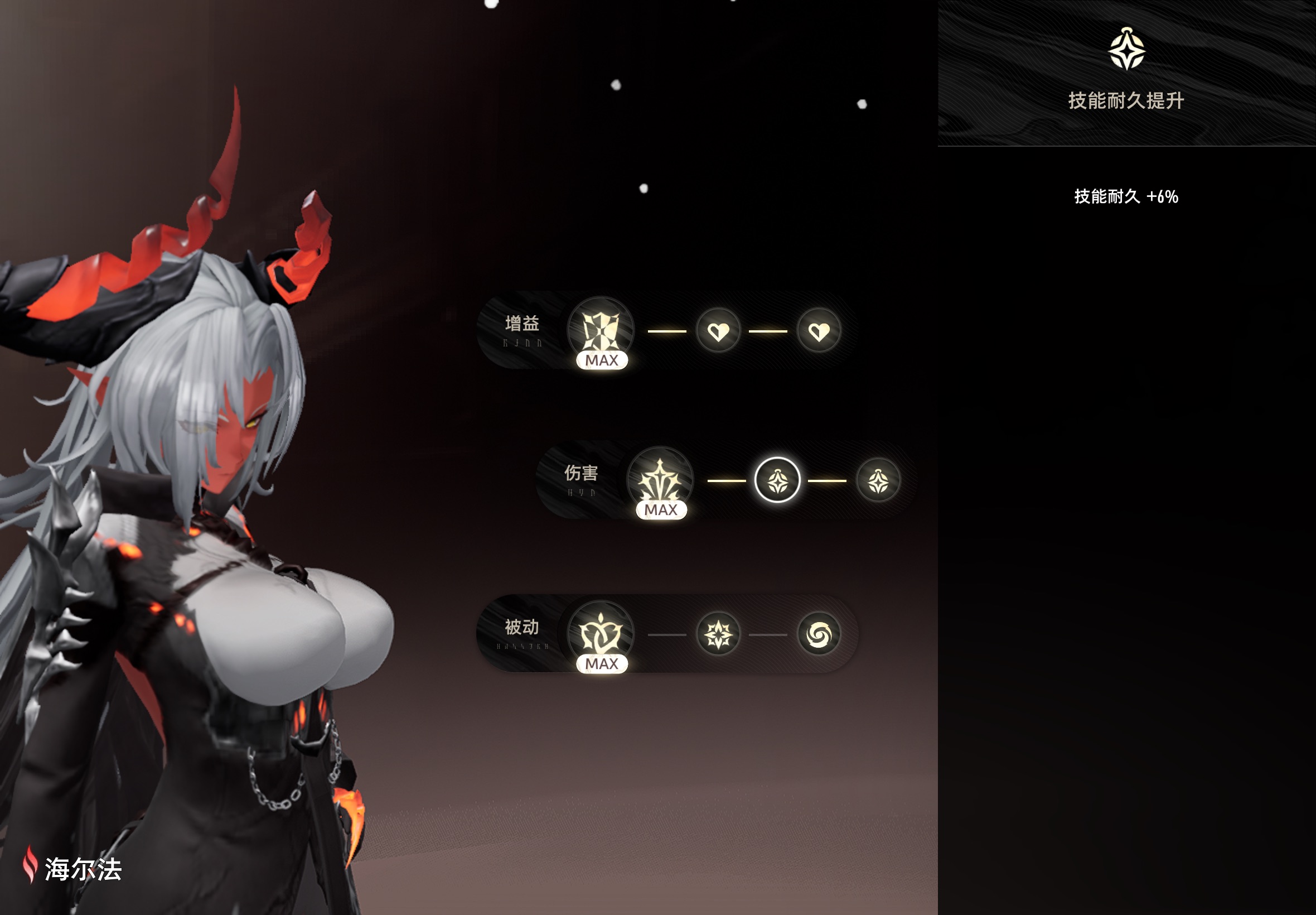Pick the star-shaped node in 被动 row
Screen dimensions: 1316x915
point(718,634)
